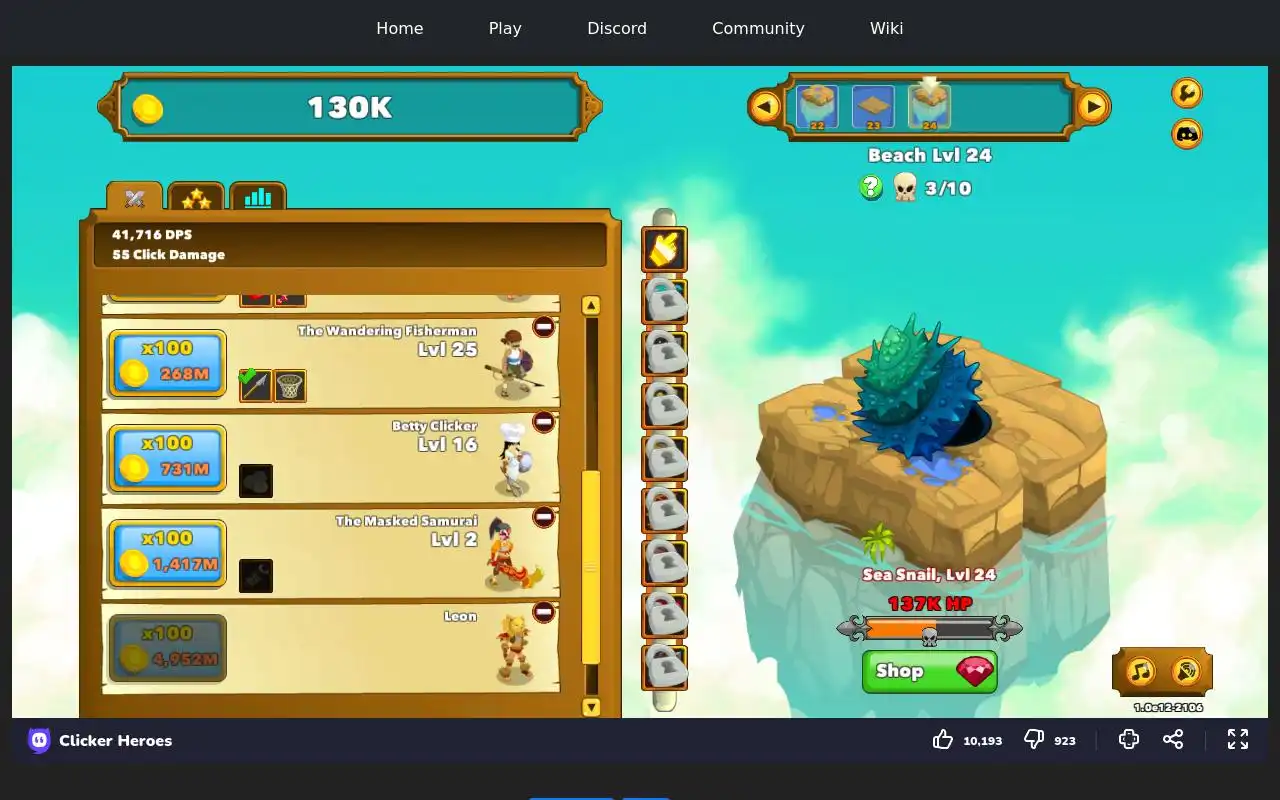Select the level 23 zone tile
This screenshot has height=800, width=1280.
[873, 107]
